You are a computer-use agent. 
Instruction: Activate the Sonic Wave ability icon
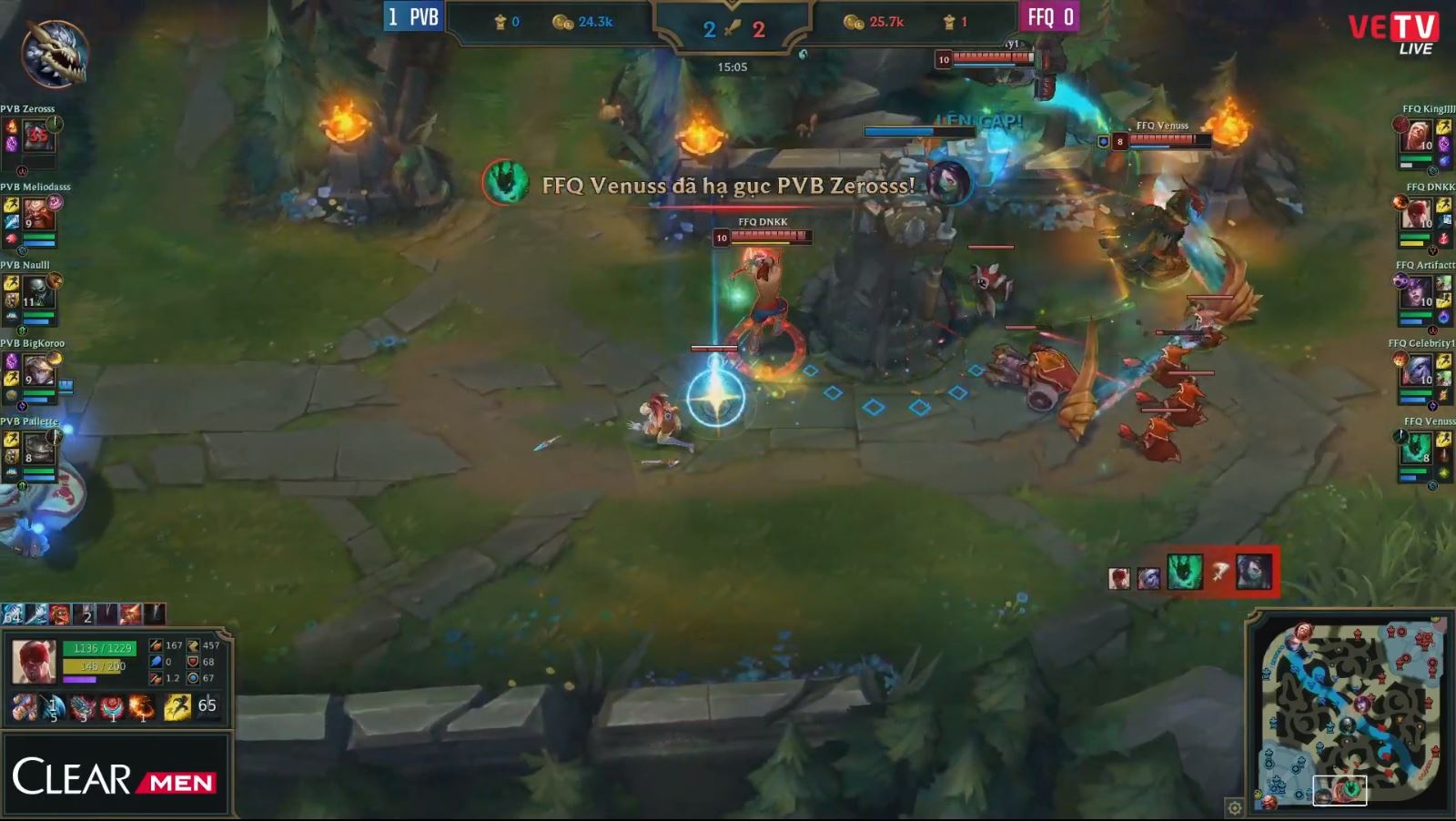(x=53, y=706)
